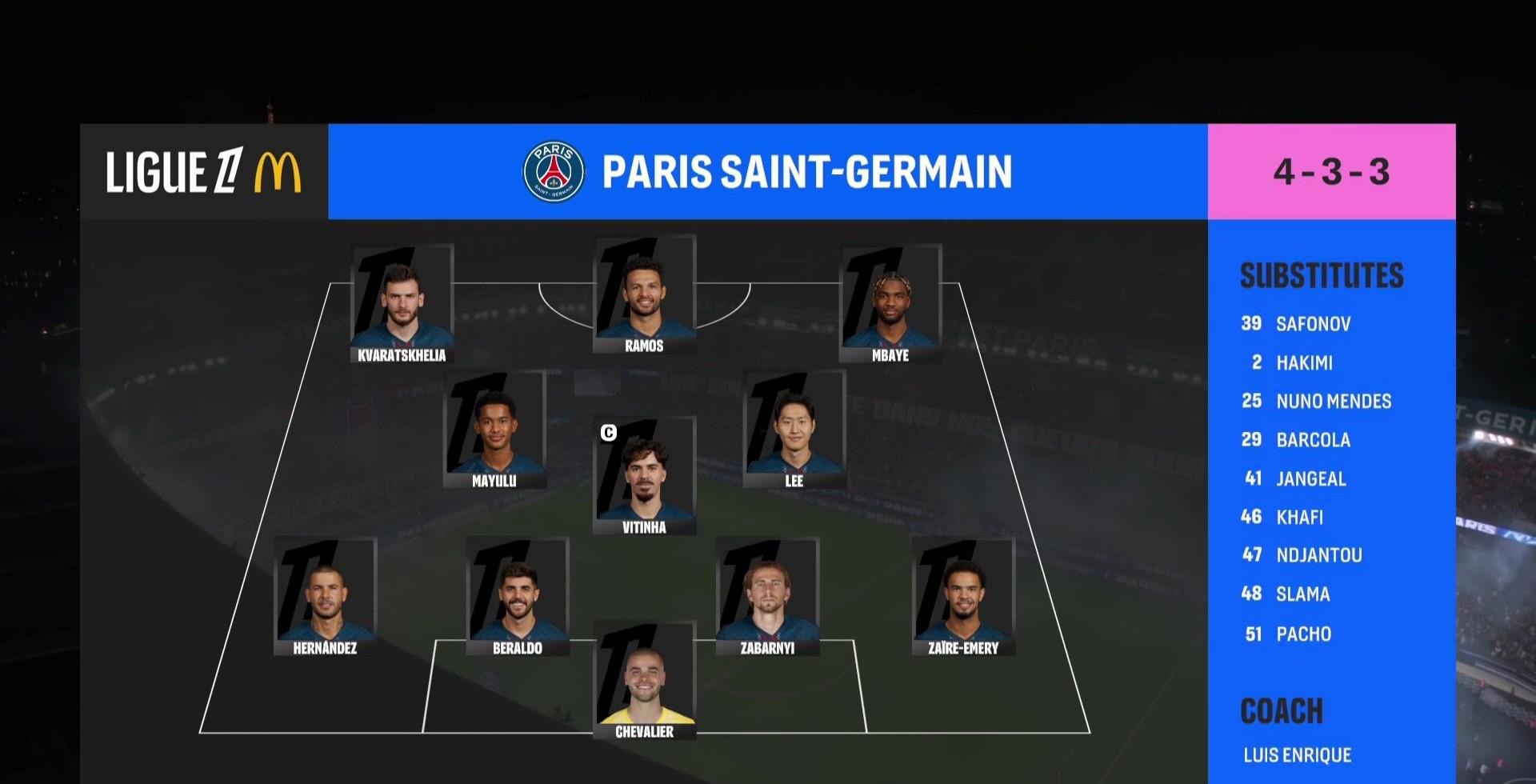Pick Barcola from the substitutes list
The image size is (1536, 784).
click(1312, 440)
